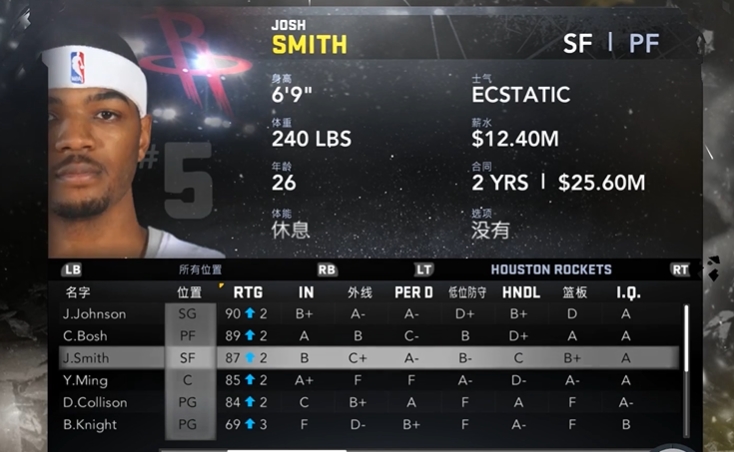Sort the list by HNDL rating
Viewport: 734px width, 452px height.
point(518,293)
